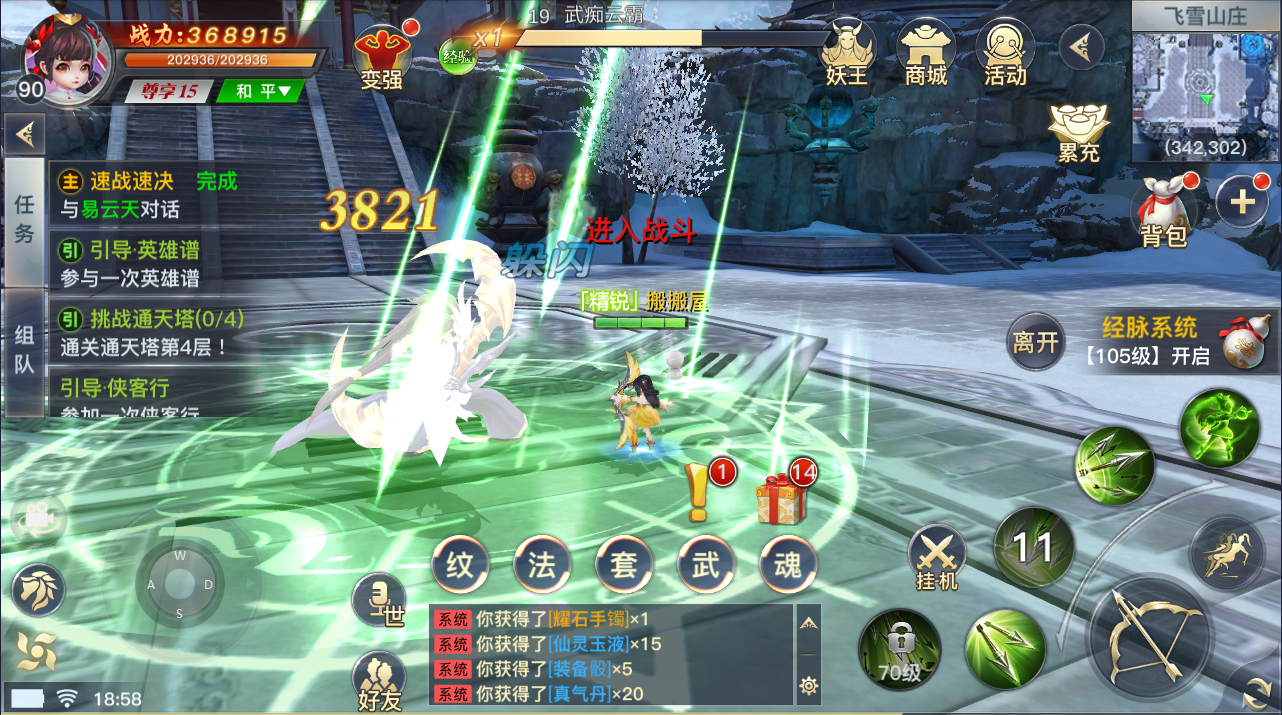Select the 挑战通天塔 quest entry

(148, 333)
